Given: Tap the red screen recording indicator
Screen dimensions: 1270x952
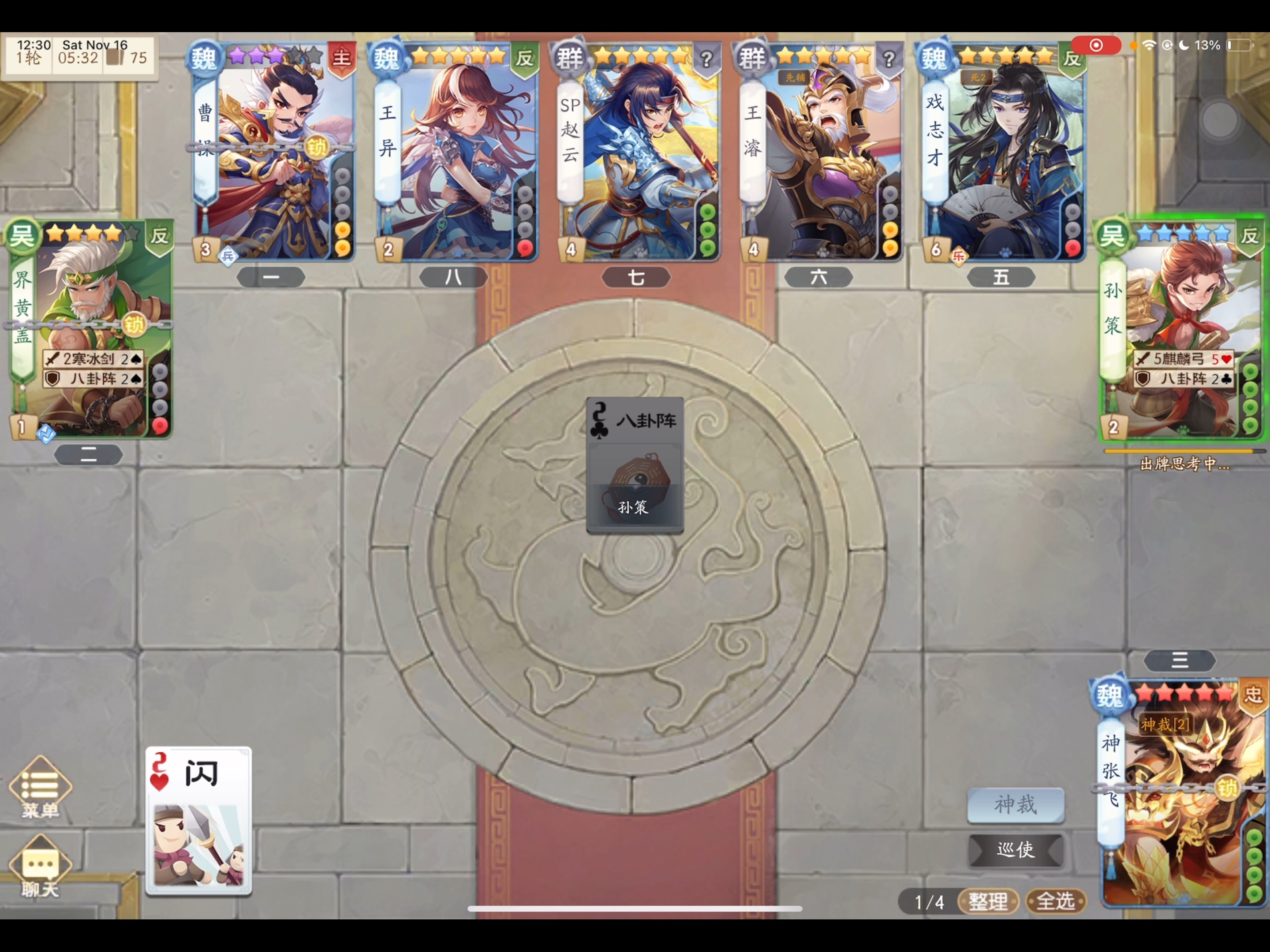Looking at the screenshot, I should [x=1095, y=45].
